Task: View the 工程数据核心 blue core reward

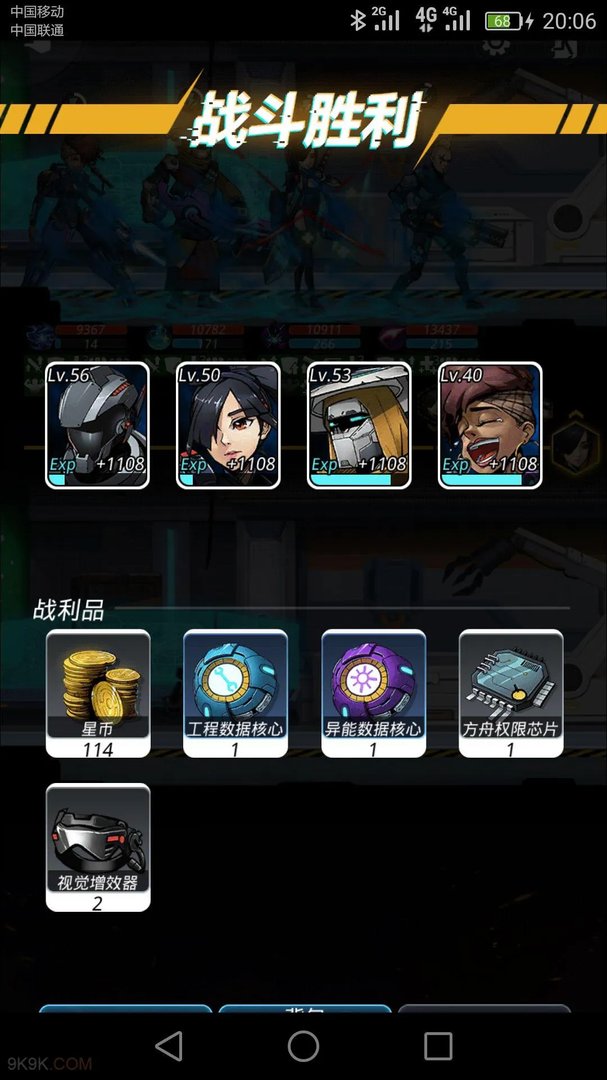Action: click(x=235, y=692)
